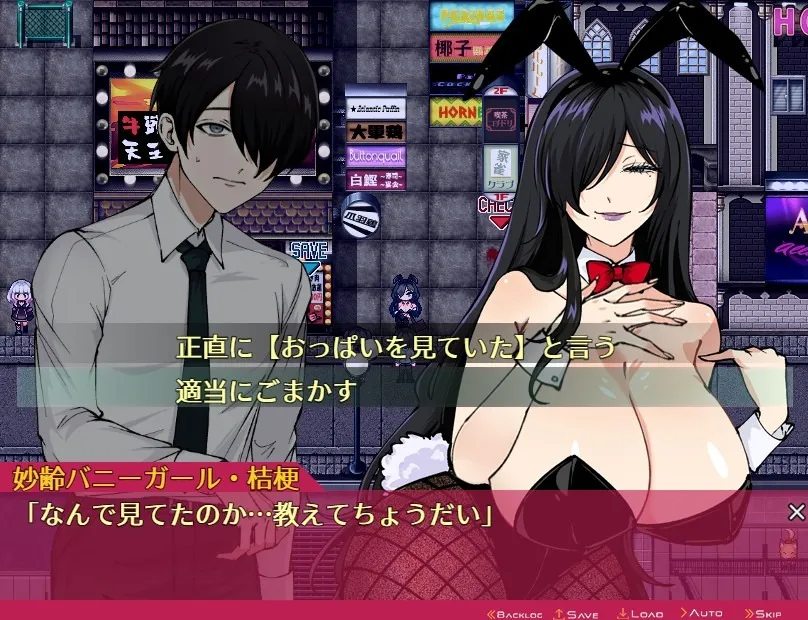Toggle Auto text advance
This screenshot has width=808, height=620.
701,612
